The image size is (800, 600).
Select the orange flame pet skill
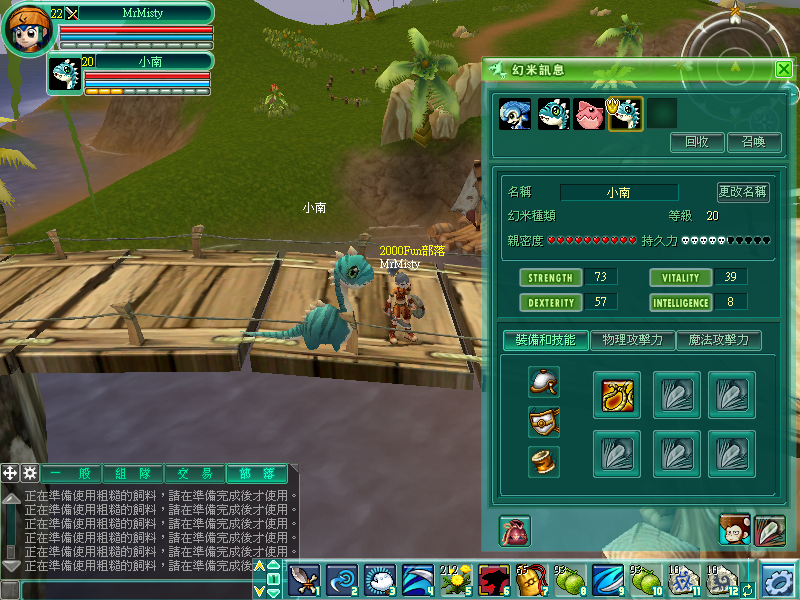click(x=616, y=394)
